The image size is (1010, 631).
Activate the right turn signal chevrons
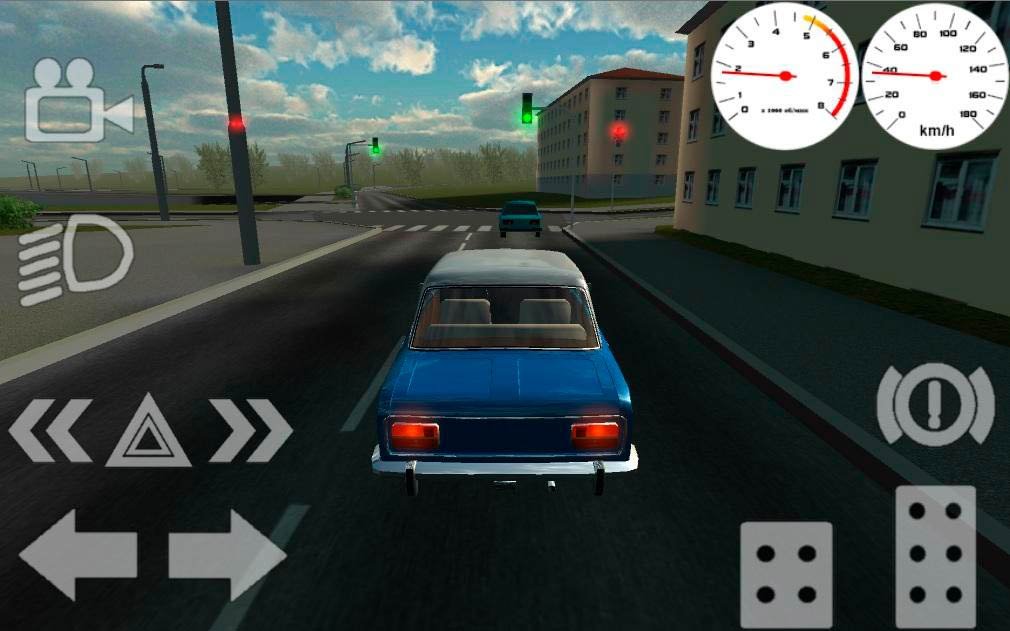(250, 431)
